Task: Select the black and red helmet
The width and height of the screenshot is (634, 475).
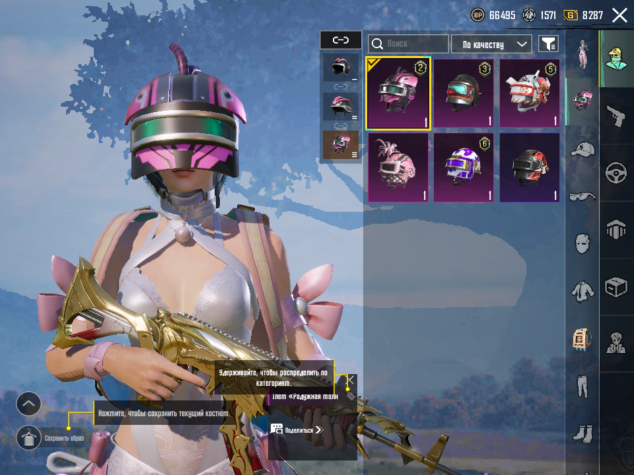Action: [x=529, y=168]
